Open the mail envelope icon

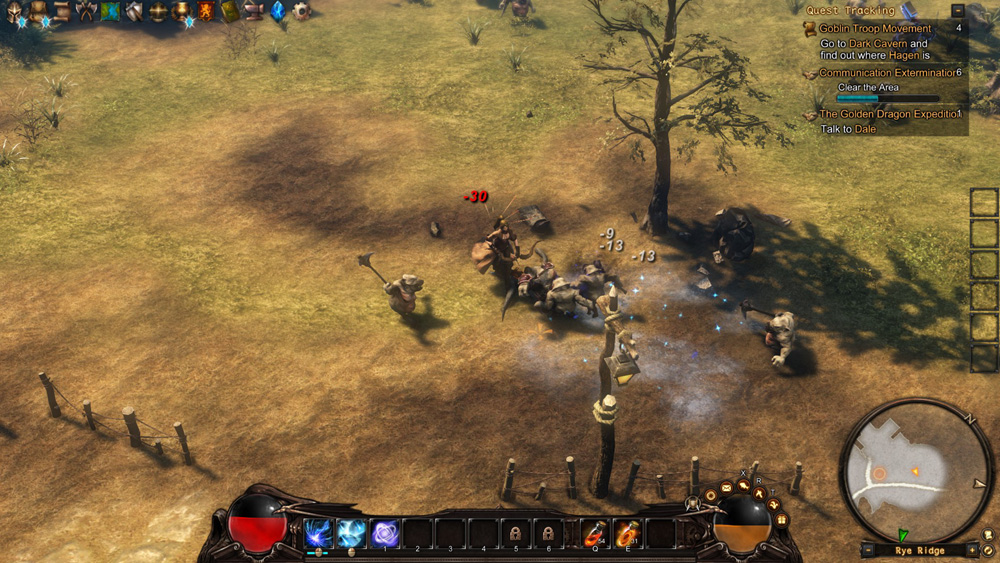[x=727, y=487]
